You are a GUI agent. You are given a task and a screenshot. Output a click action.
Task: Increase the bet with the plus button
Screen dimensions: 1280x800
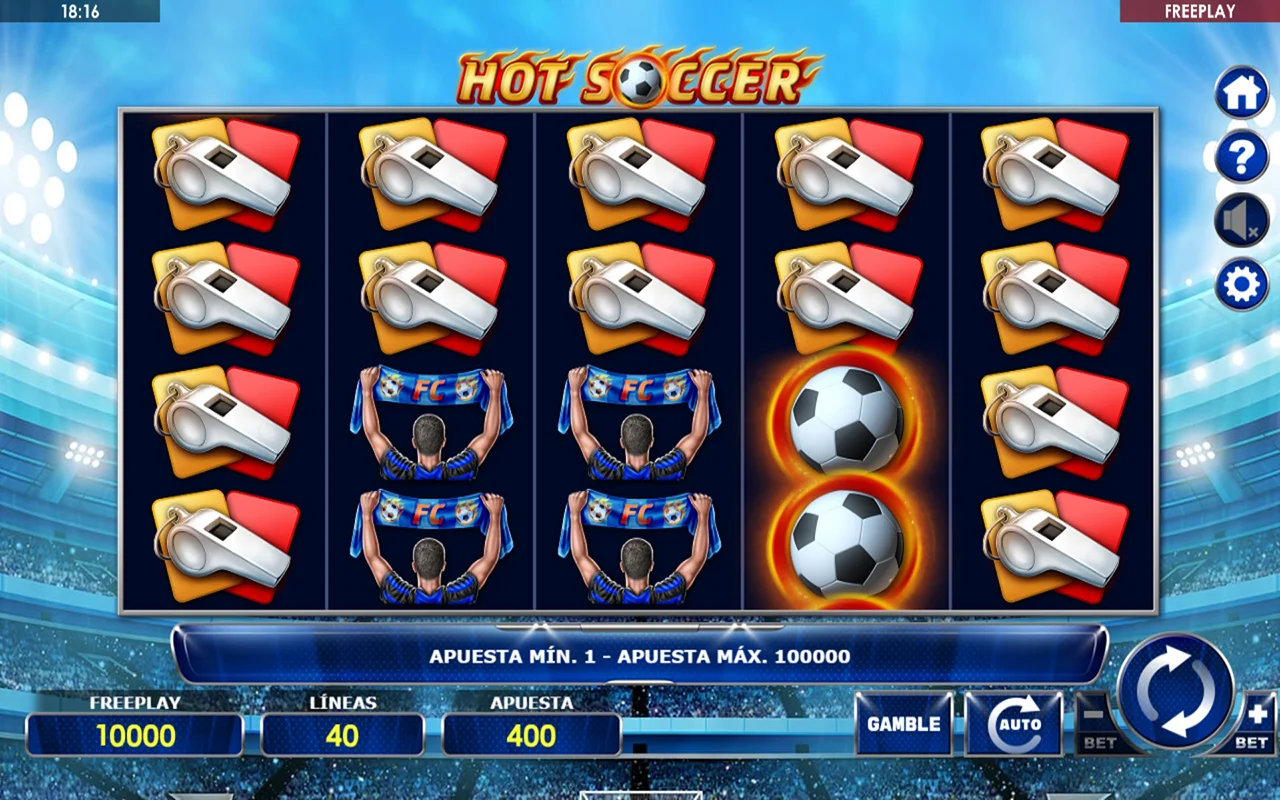point(1254,722)
